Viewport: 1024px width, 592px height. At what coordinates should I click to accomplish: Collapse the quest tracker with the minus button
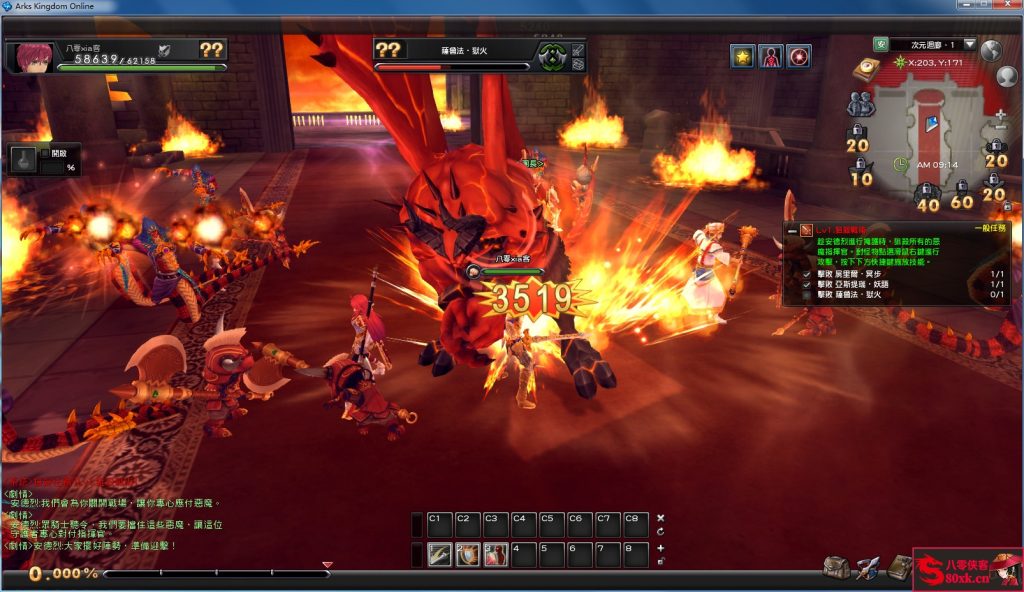[791, 231]
